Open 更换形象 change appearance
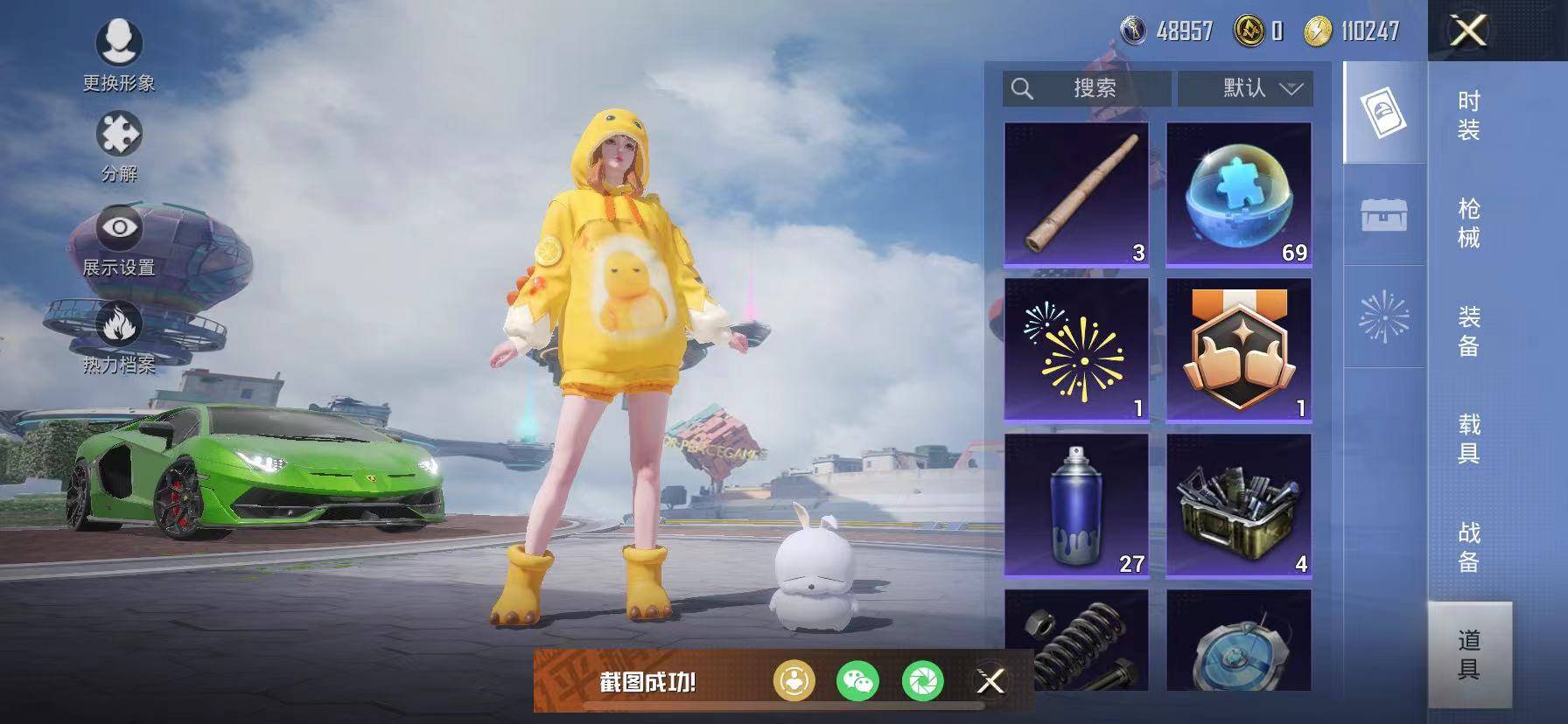The width and height of the screenshot is (1568, 724). pos(119,54)
